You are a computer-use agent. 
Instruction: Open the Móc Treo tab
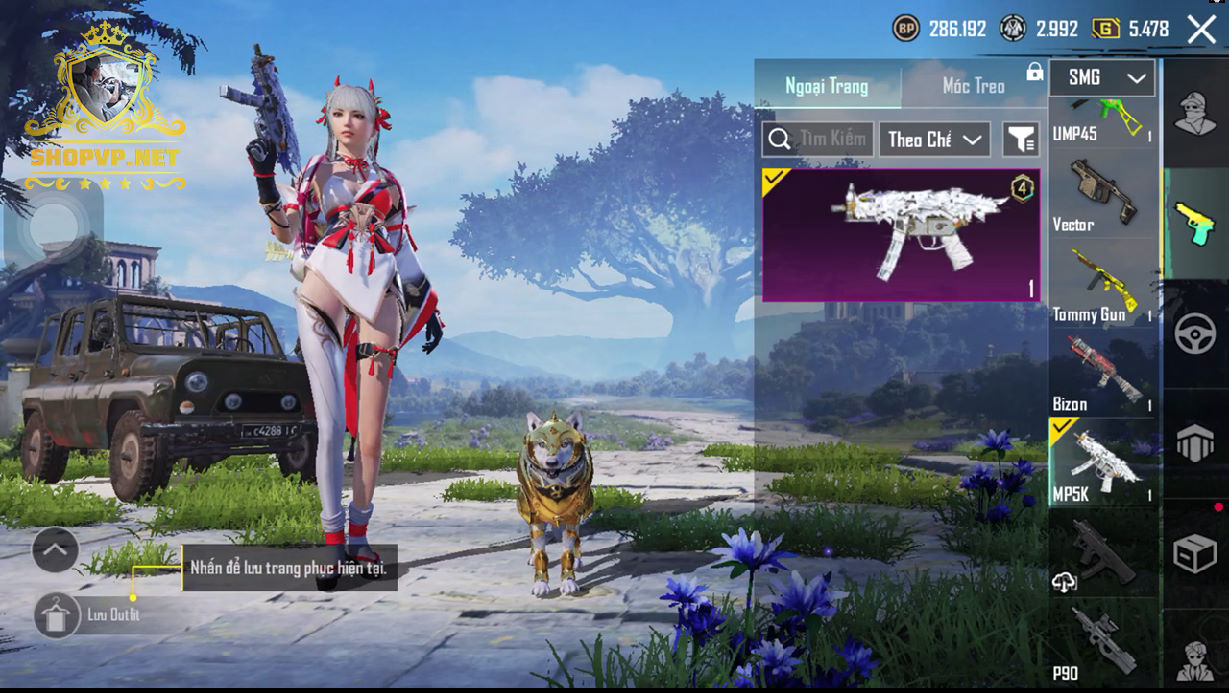coord(973,86)
